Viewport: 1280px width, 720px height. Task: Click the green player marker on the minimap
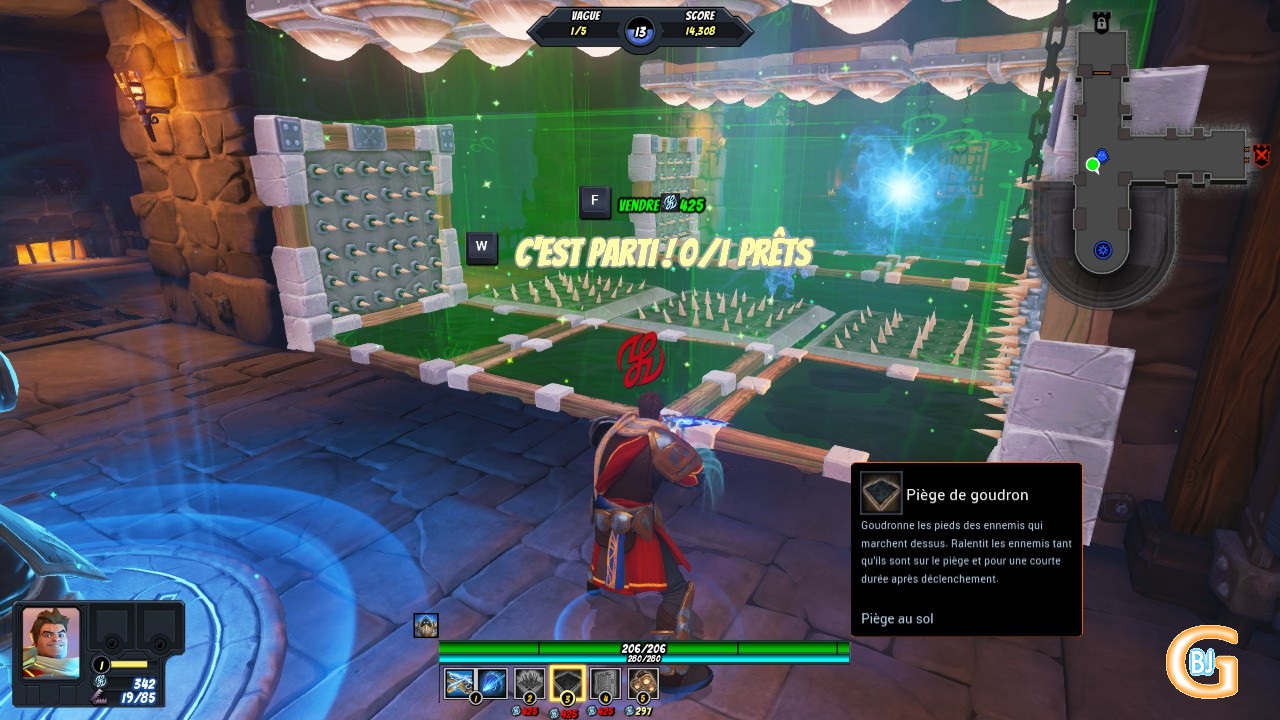click(x=1092, y=163)
